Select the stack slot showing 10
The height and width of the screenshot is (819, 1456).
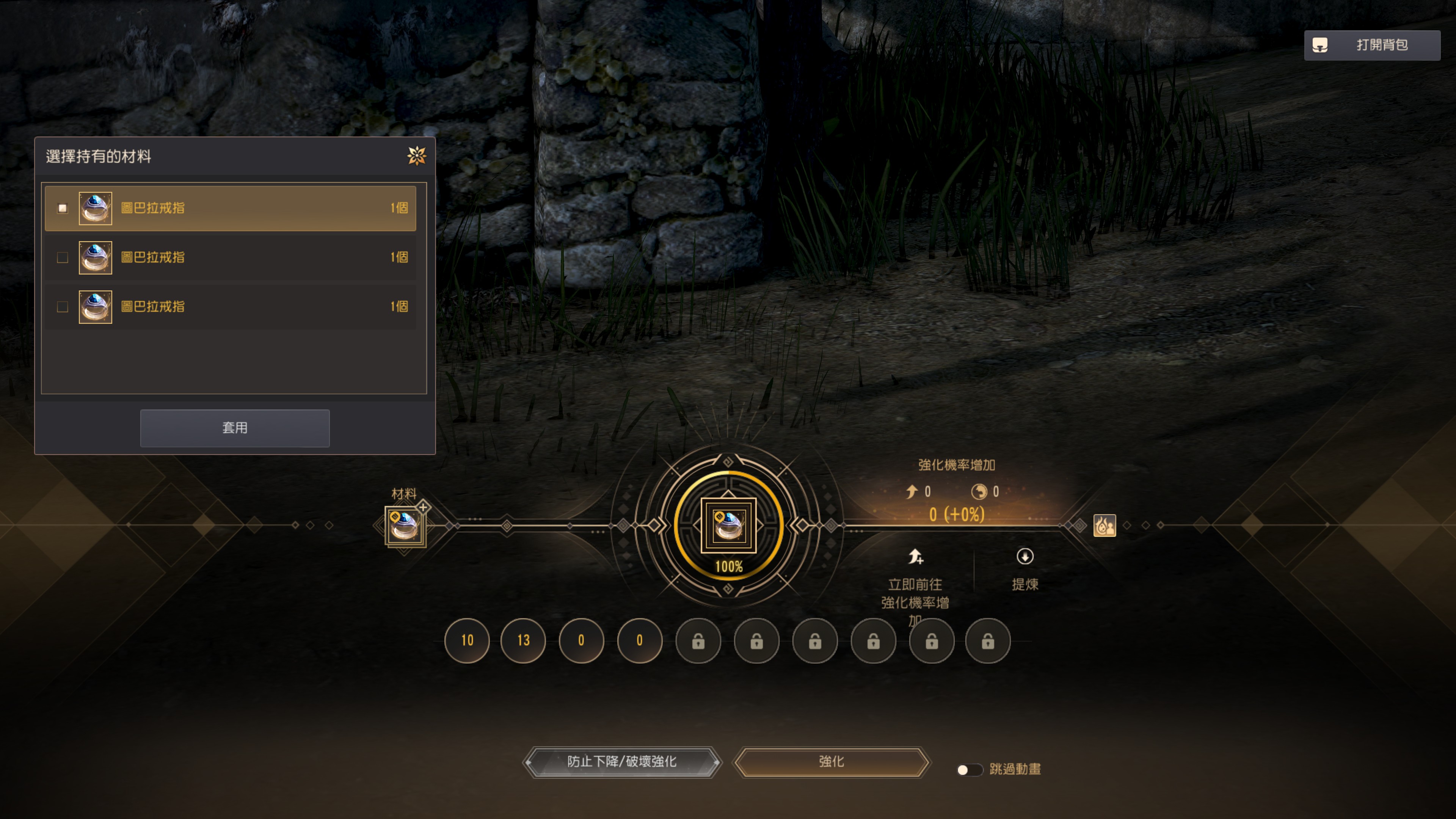pyautogui.click(x=467, y=640)
